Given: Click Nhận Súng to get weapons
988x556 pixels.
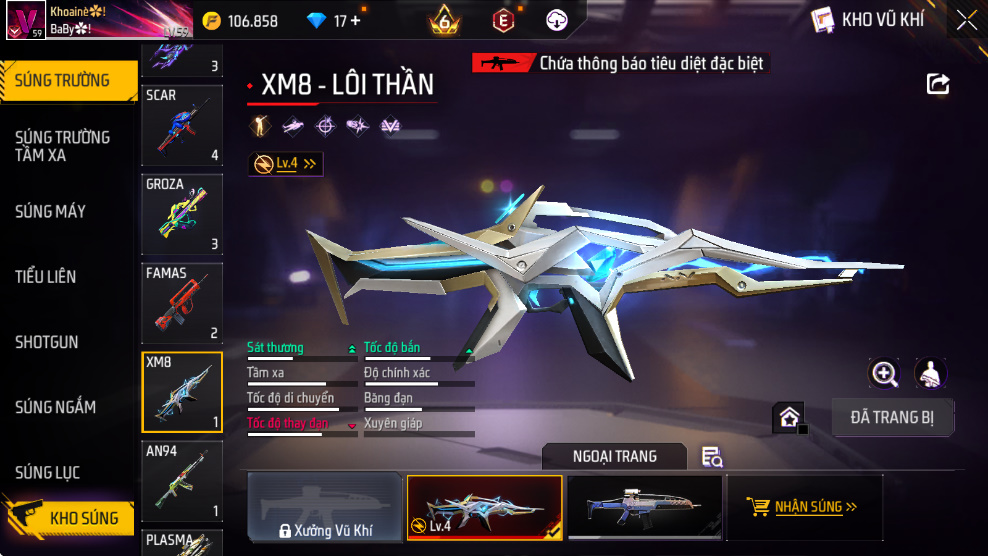Looking at the screenshot, I should pyautogui.click(x=804, y=507).
